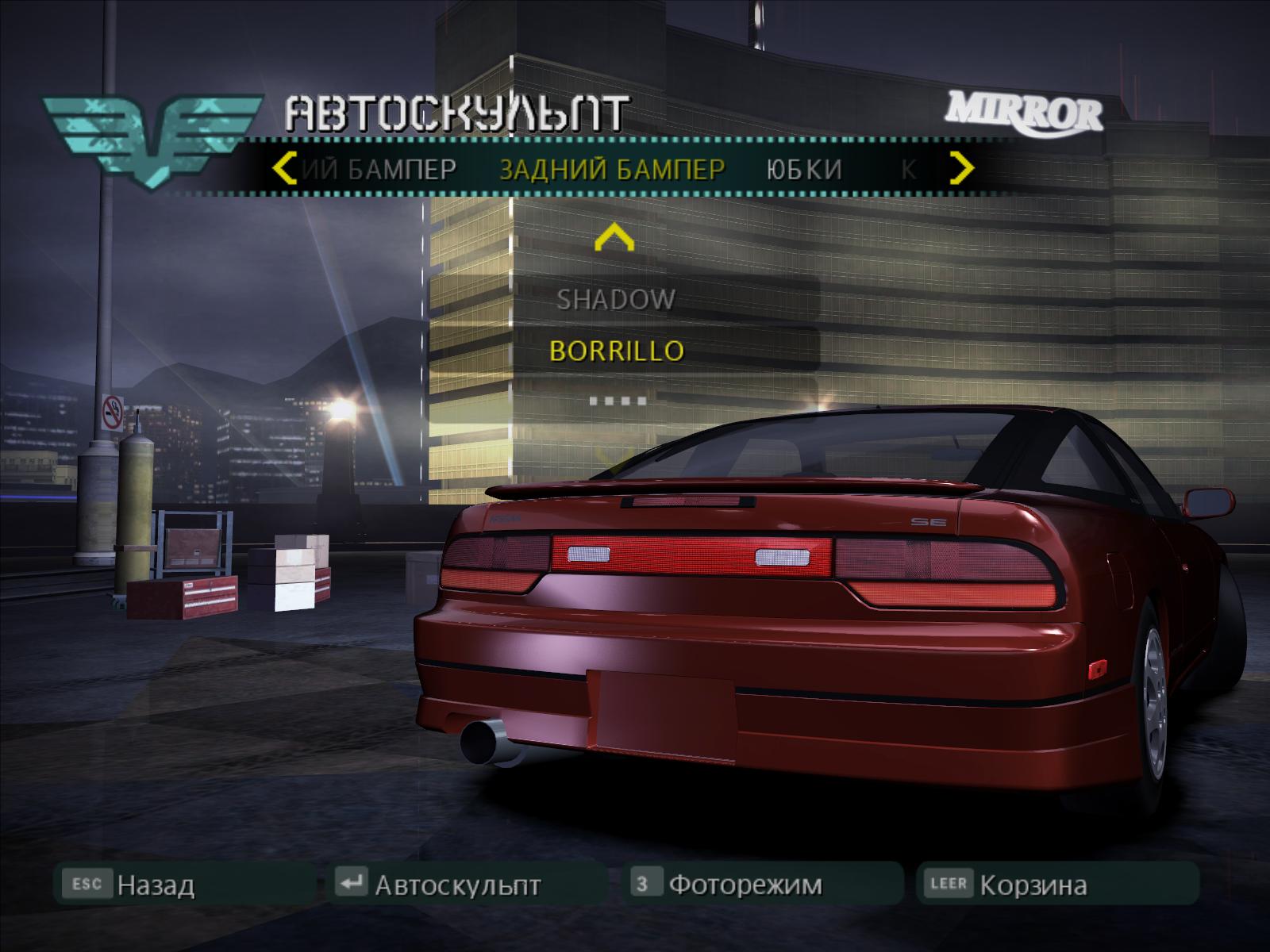Pick the dotted stock bumper entry
The width and height of the screenshot is (1270, 952).
pyautogui.click(x=618, y=401)
